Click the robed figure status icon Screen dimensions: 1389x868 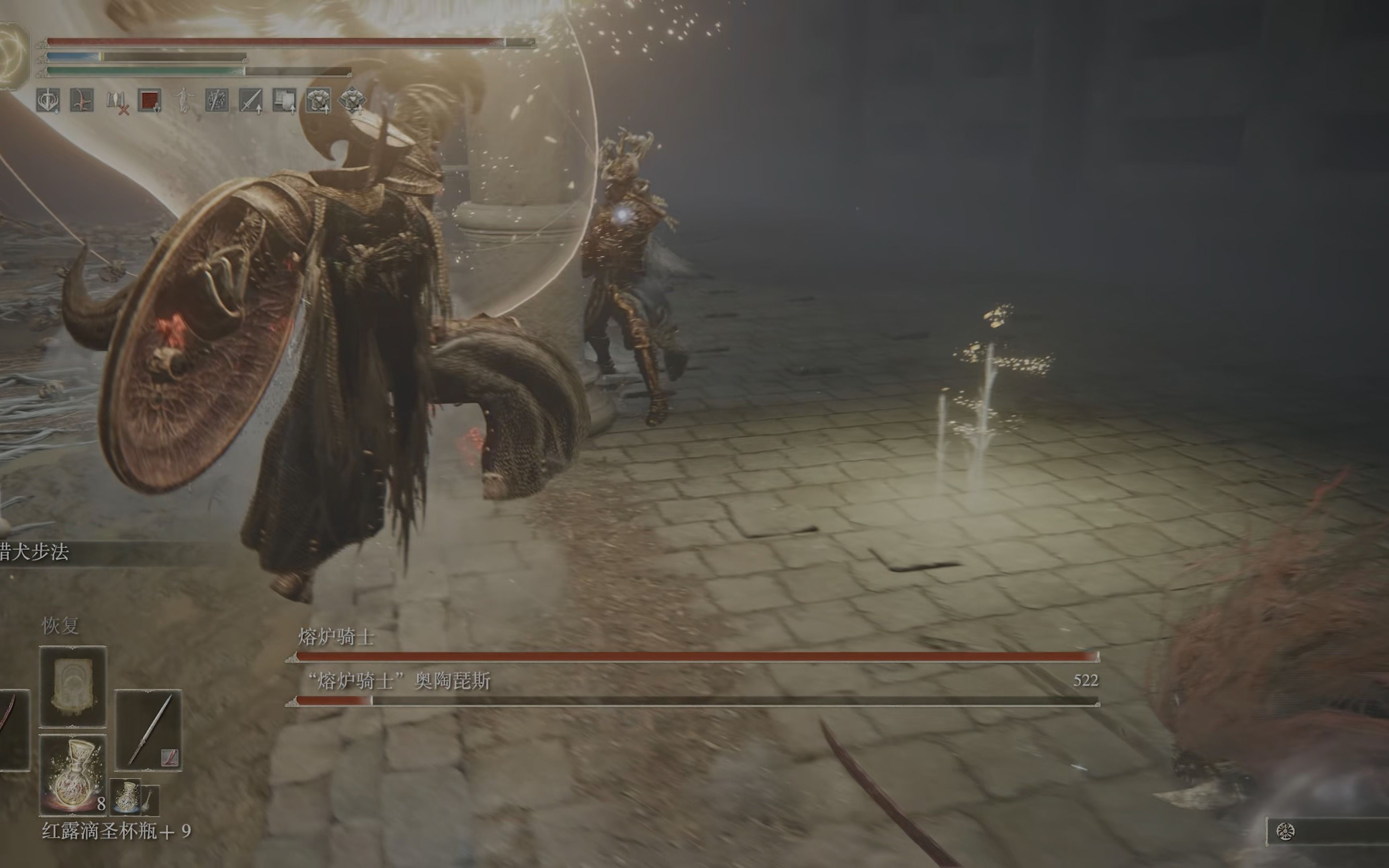pyautogui.click(x=184, y=100)
